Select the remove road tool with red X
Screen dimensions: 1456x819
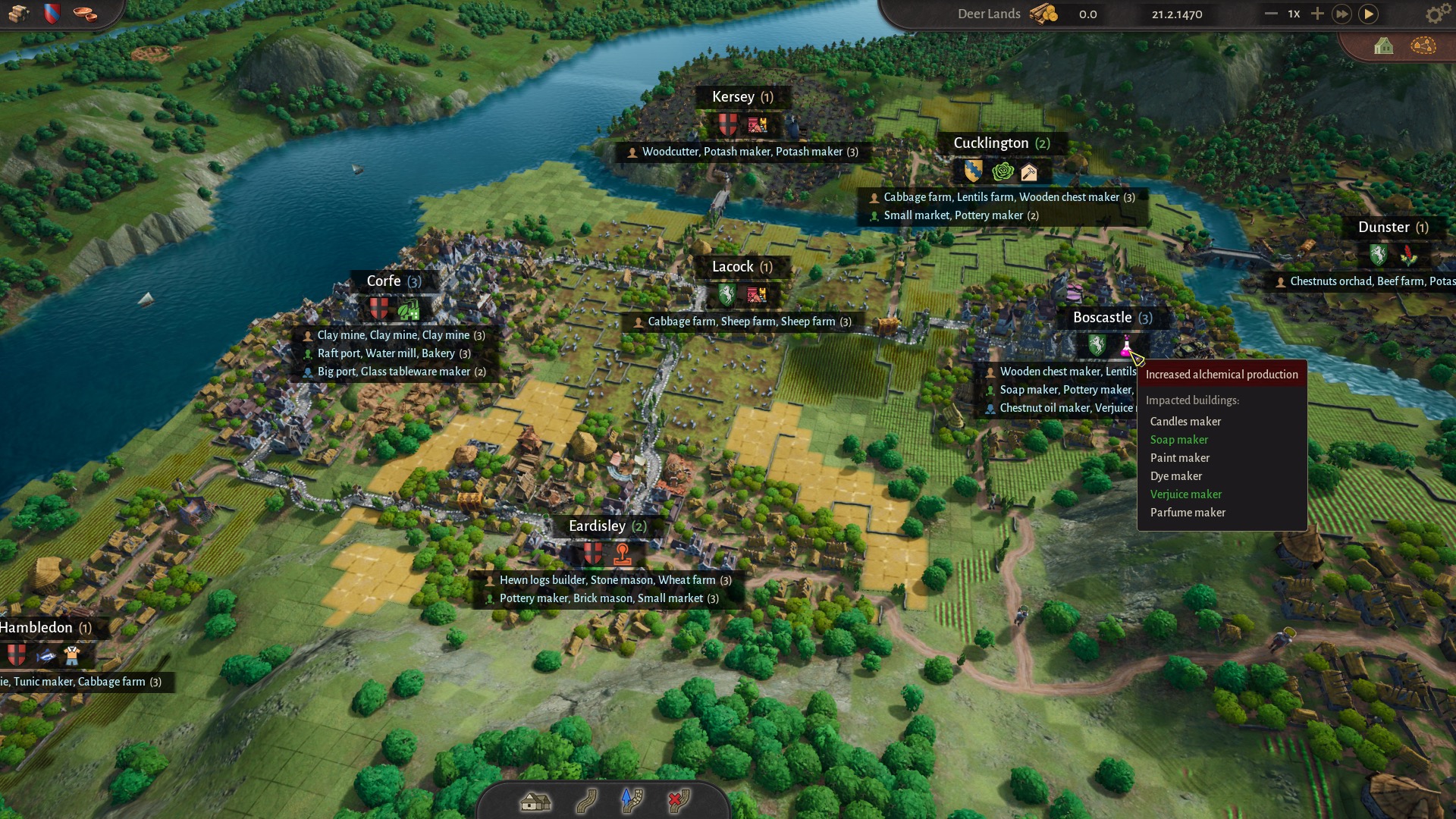[x=678, y=801]
